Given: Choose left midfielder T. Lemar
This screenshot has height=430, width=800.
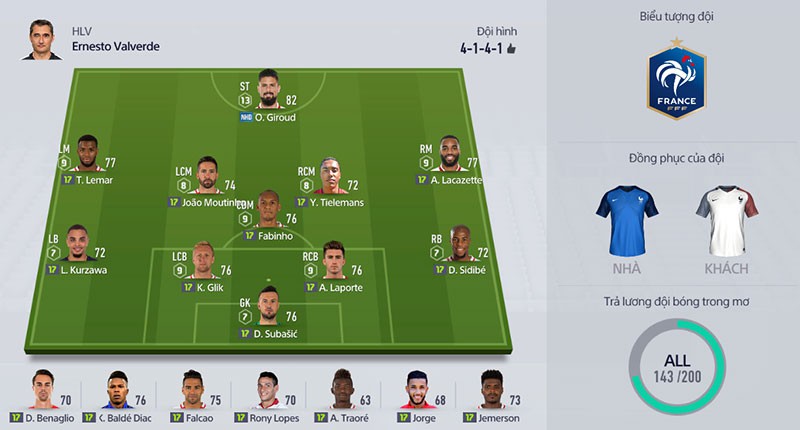Looking at the screenshot, I should click(x=89, y=156).
